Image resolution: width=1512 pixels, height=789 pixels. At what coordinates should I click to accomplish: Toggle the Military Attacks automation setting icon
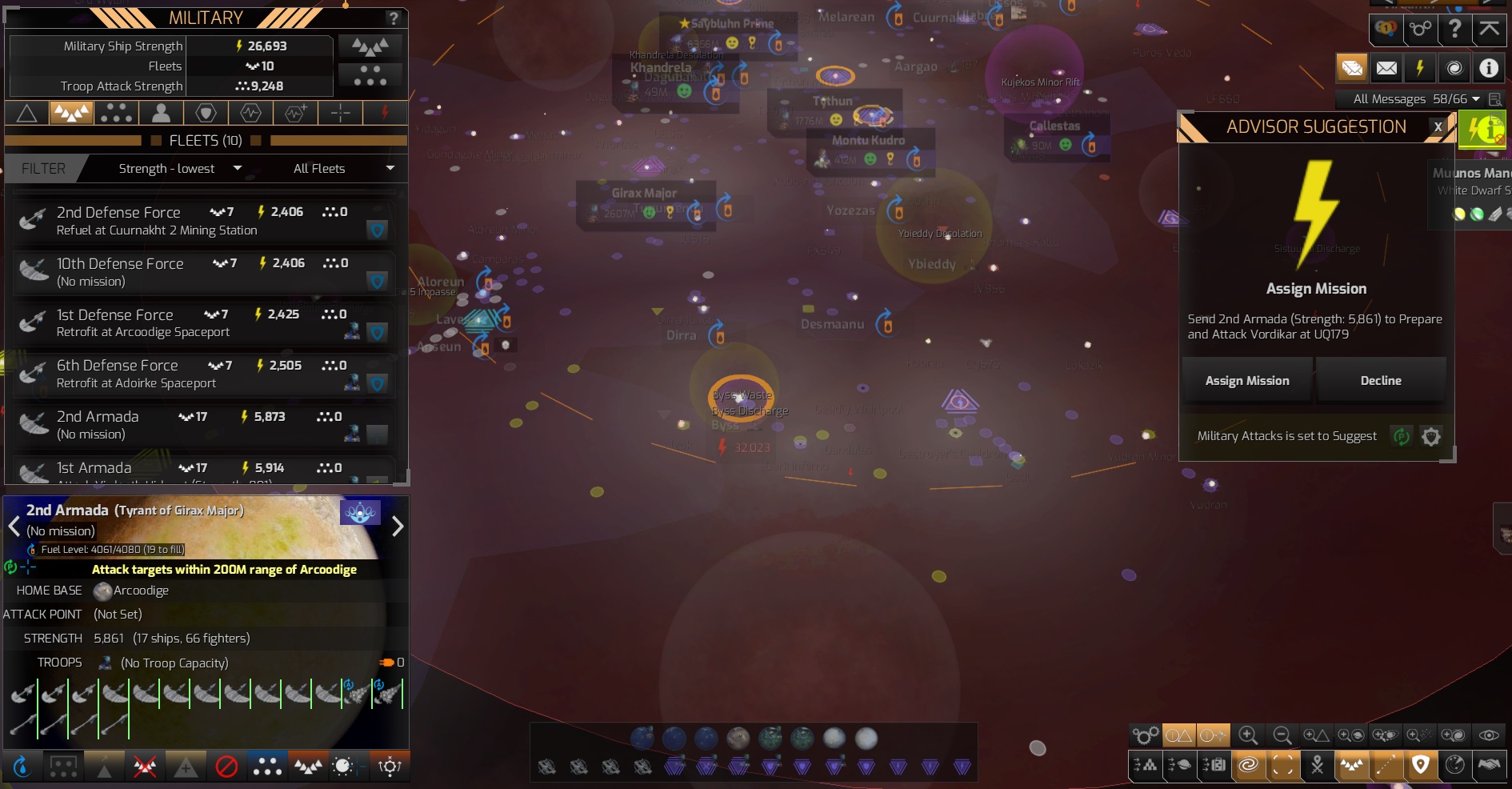click(1401, 437)
